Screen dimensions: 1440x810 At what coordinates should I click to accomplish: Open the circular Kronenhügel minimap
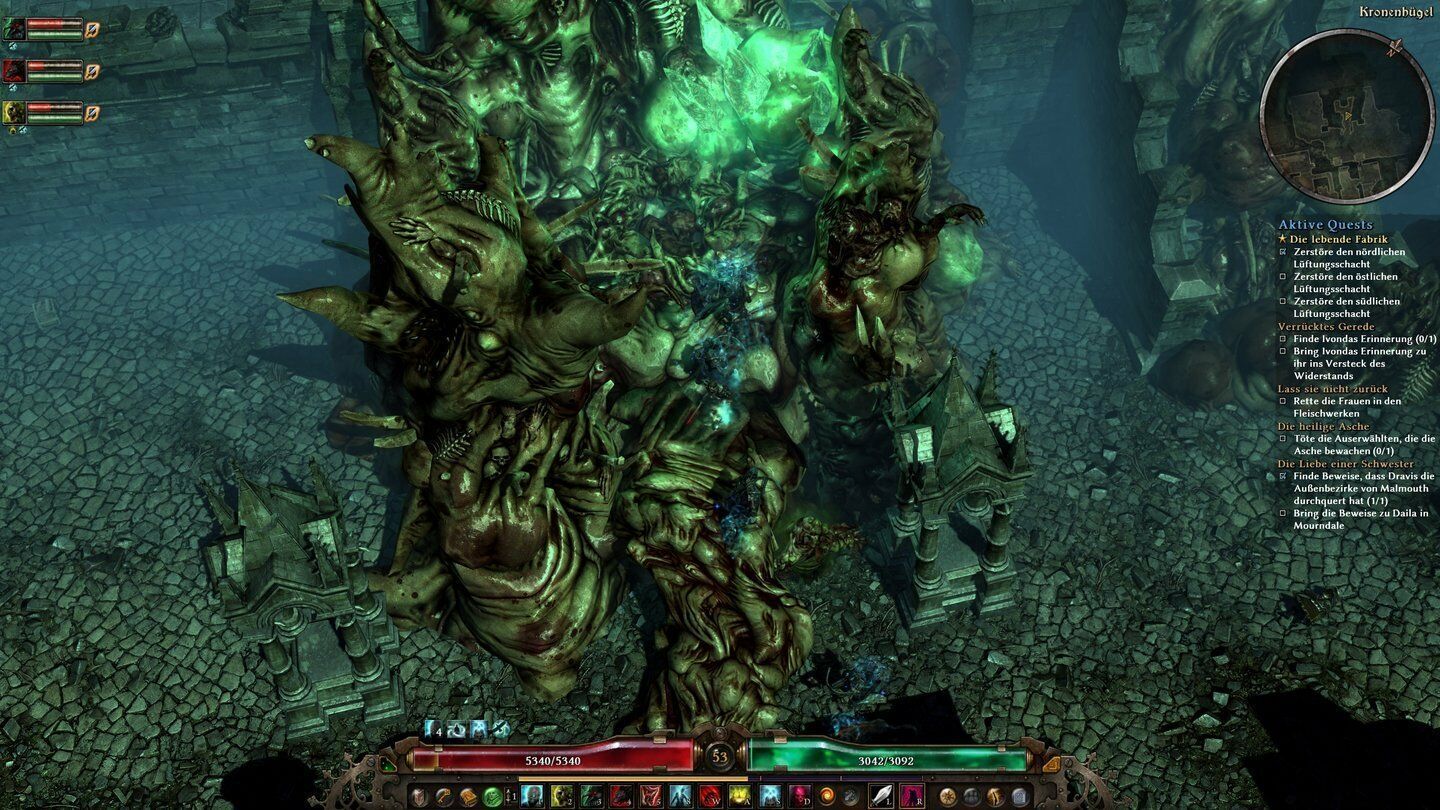click(x=1347, y=116)
